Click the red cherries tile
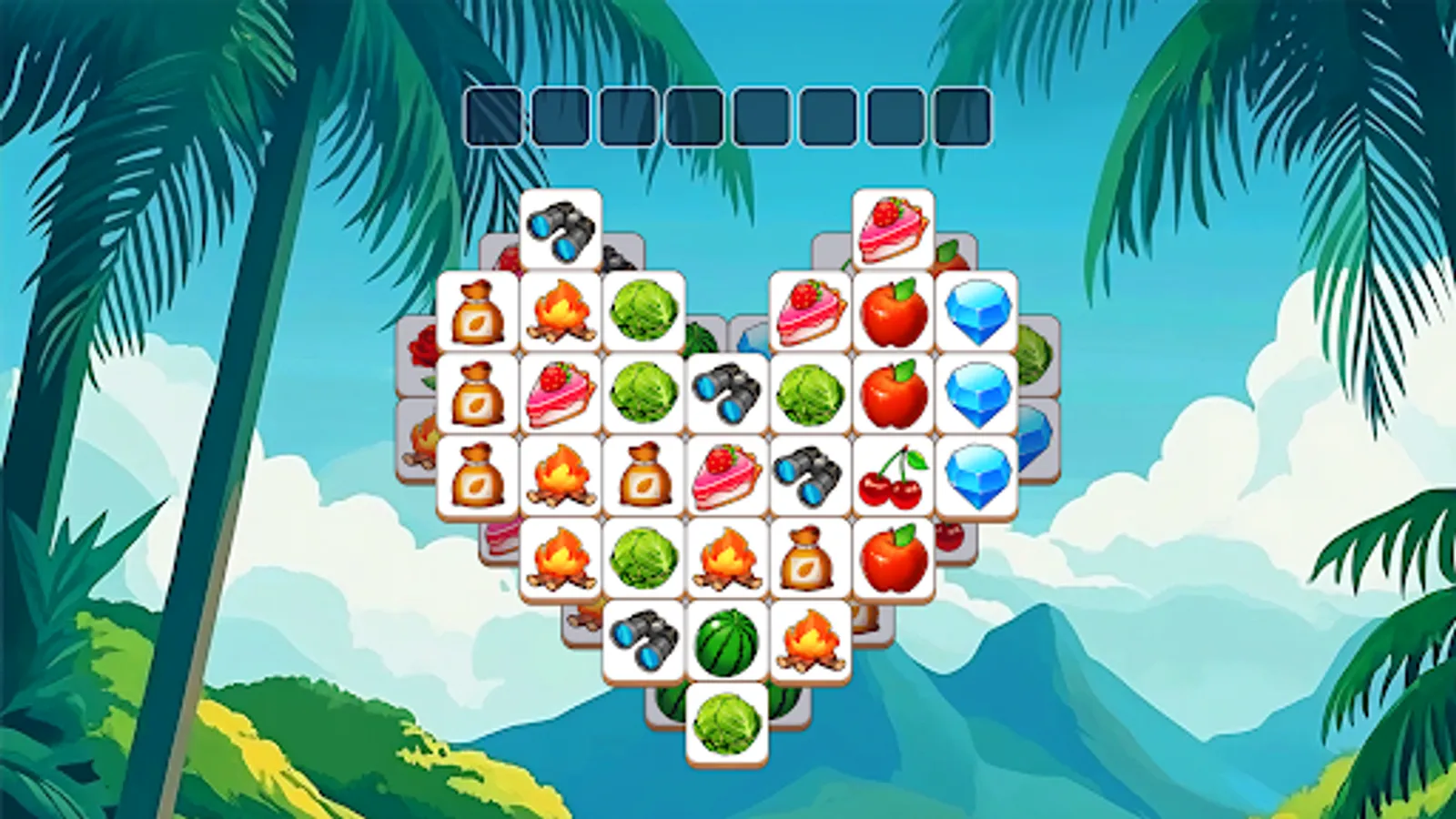 click(892, 473)
